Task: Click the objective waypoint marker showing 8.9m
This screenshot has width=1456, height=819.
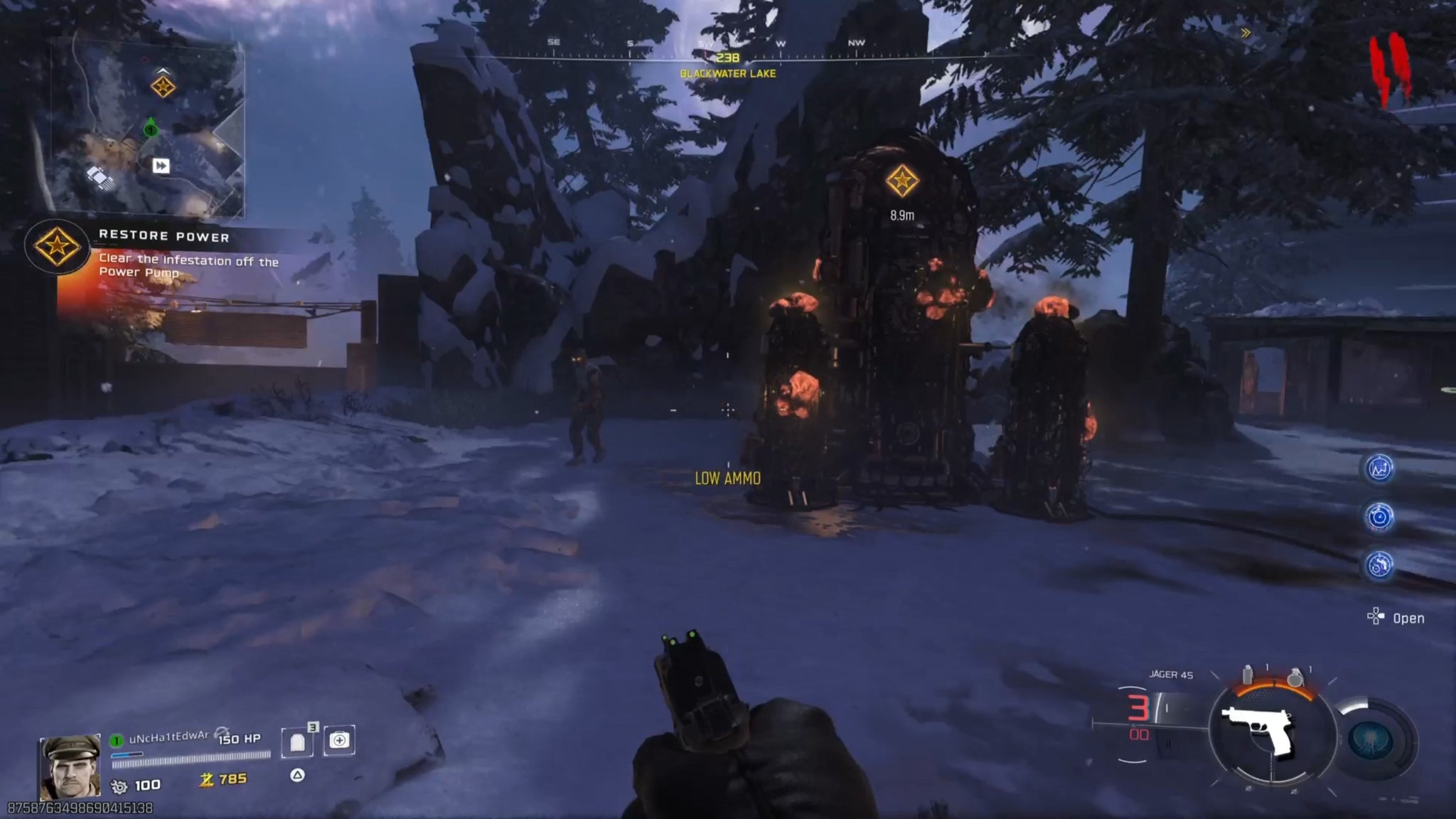Action: [901, 181]
